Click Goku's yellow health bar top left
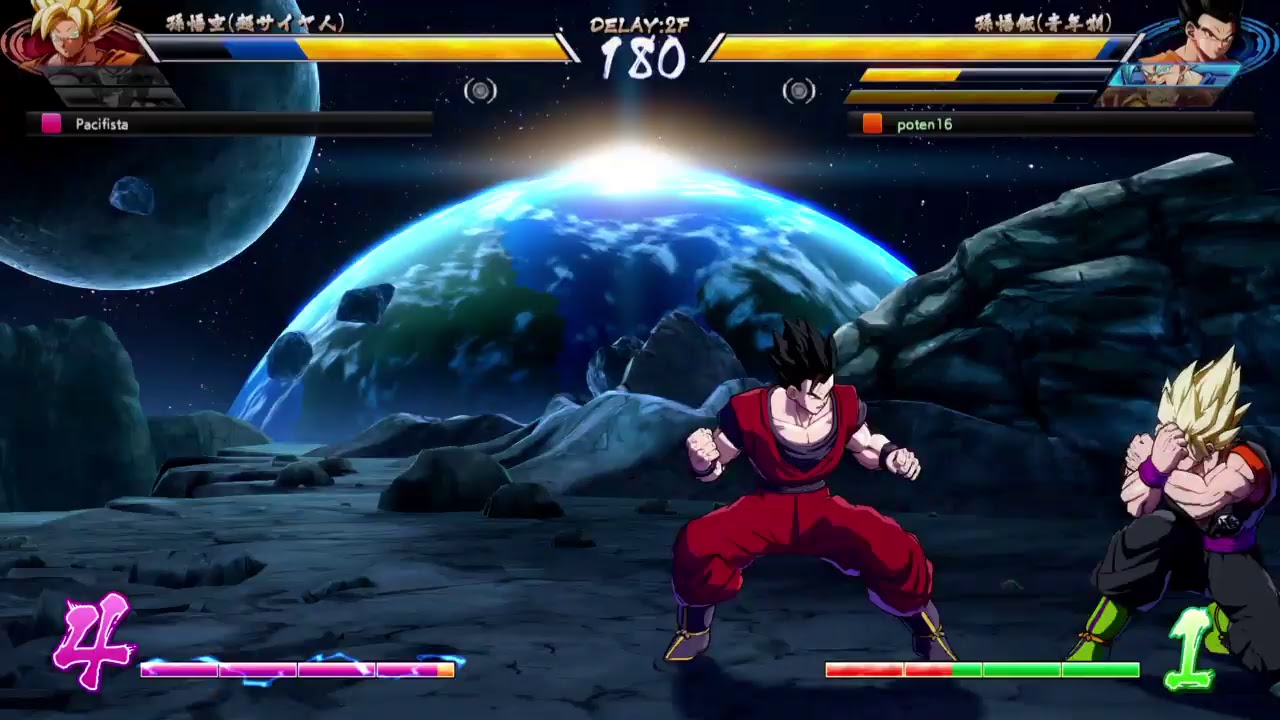Image resolution: width=1280 pixels, height=720 pixels. (380, 45)
